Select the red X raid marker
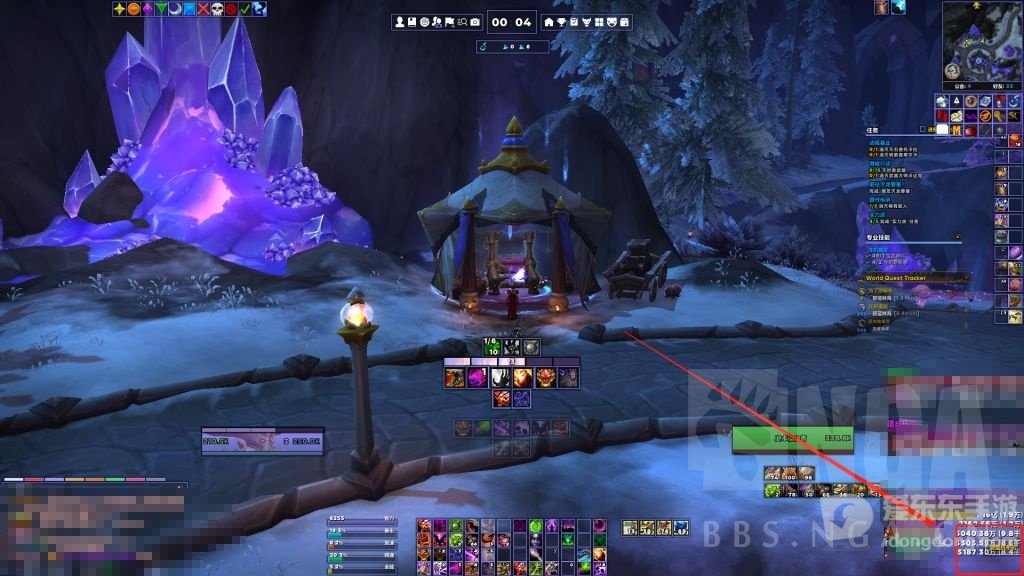Image resolution: width=1024 pixels, height=576 pixels. point(203,9)
